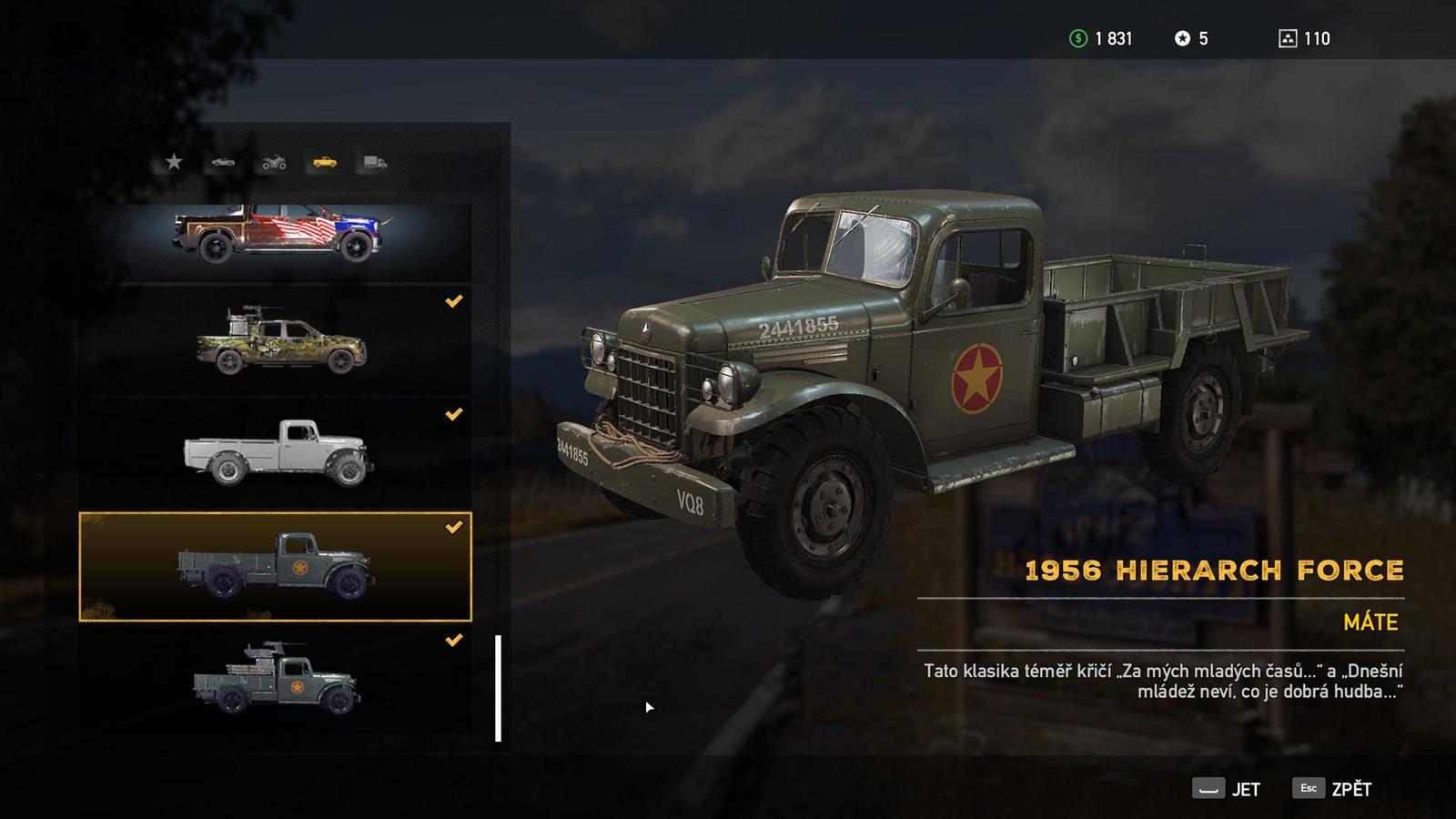Image resolution: width=1456 pixels, height=819 pixels.
Task: Select the highlighted green Hierarch Force truck
Action: coord(276,567)
